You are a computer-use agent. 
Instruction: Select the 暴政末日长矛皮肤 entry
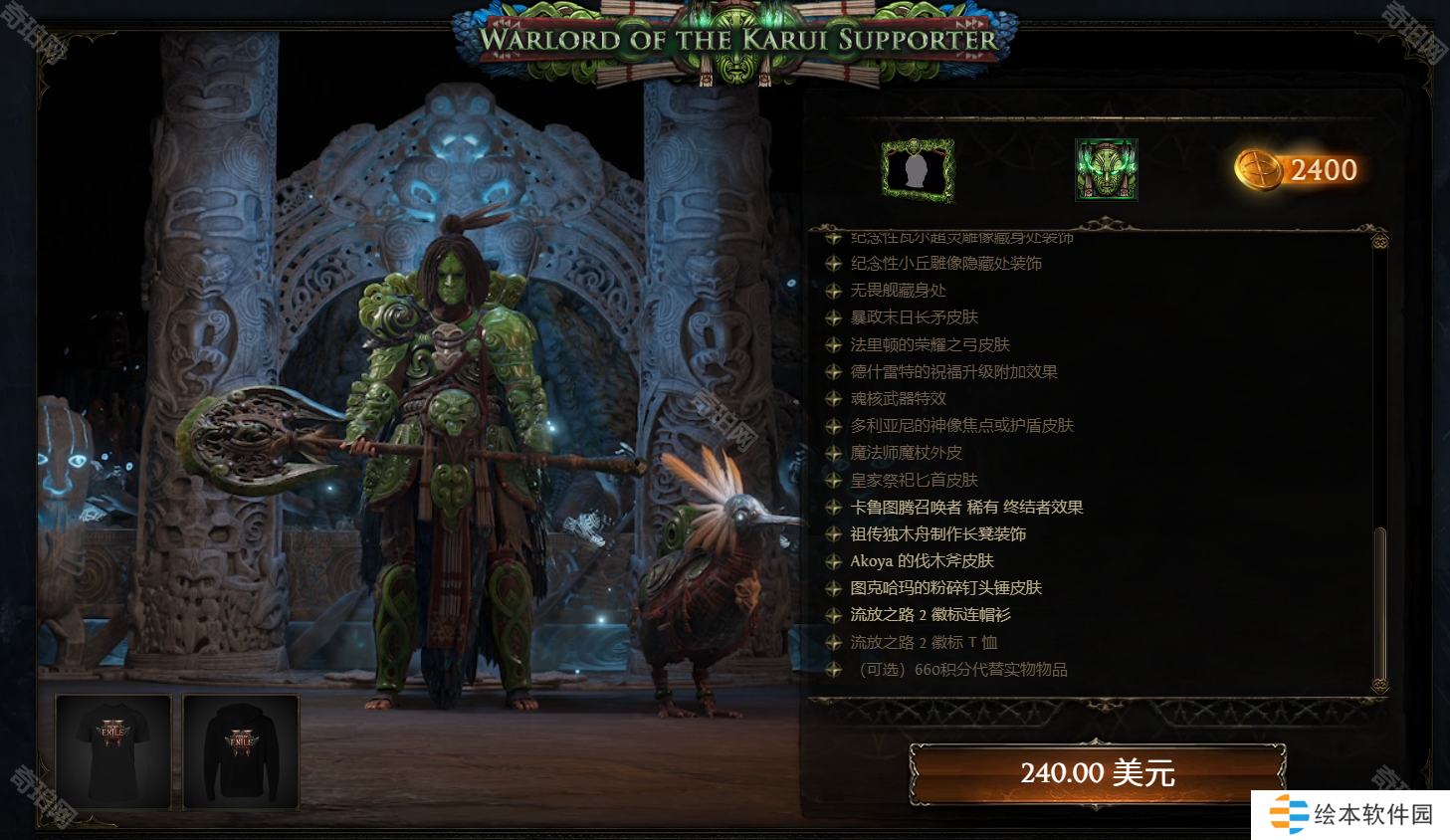[914, 317]
